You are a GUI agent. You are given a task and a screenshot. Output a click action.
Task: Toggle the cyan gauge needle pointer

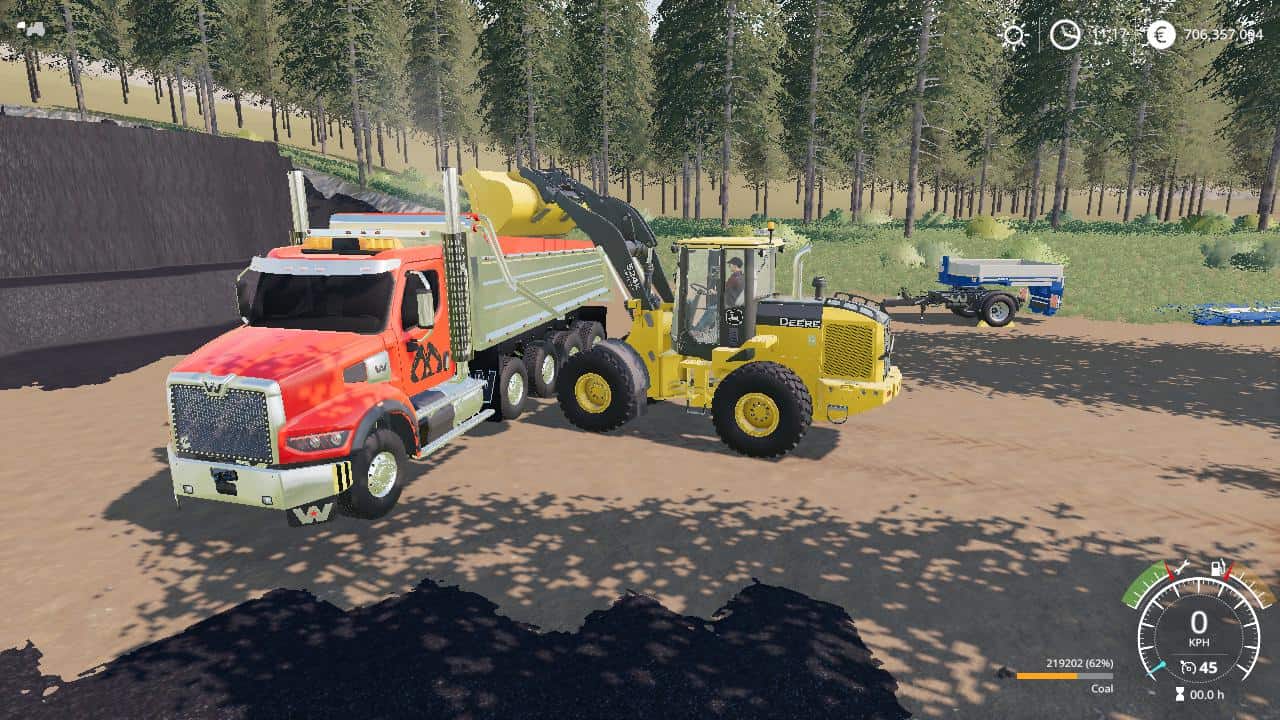(x=1158, y=668)
